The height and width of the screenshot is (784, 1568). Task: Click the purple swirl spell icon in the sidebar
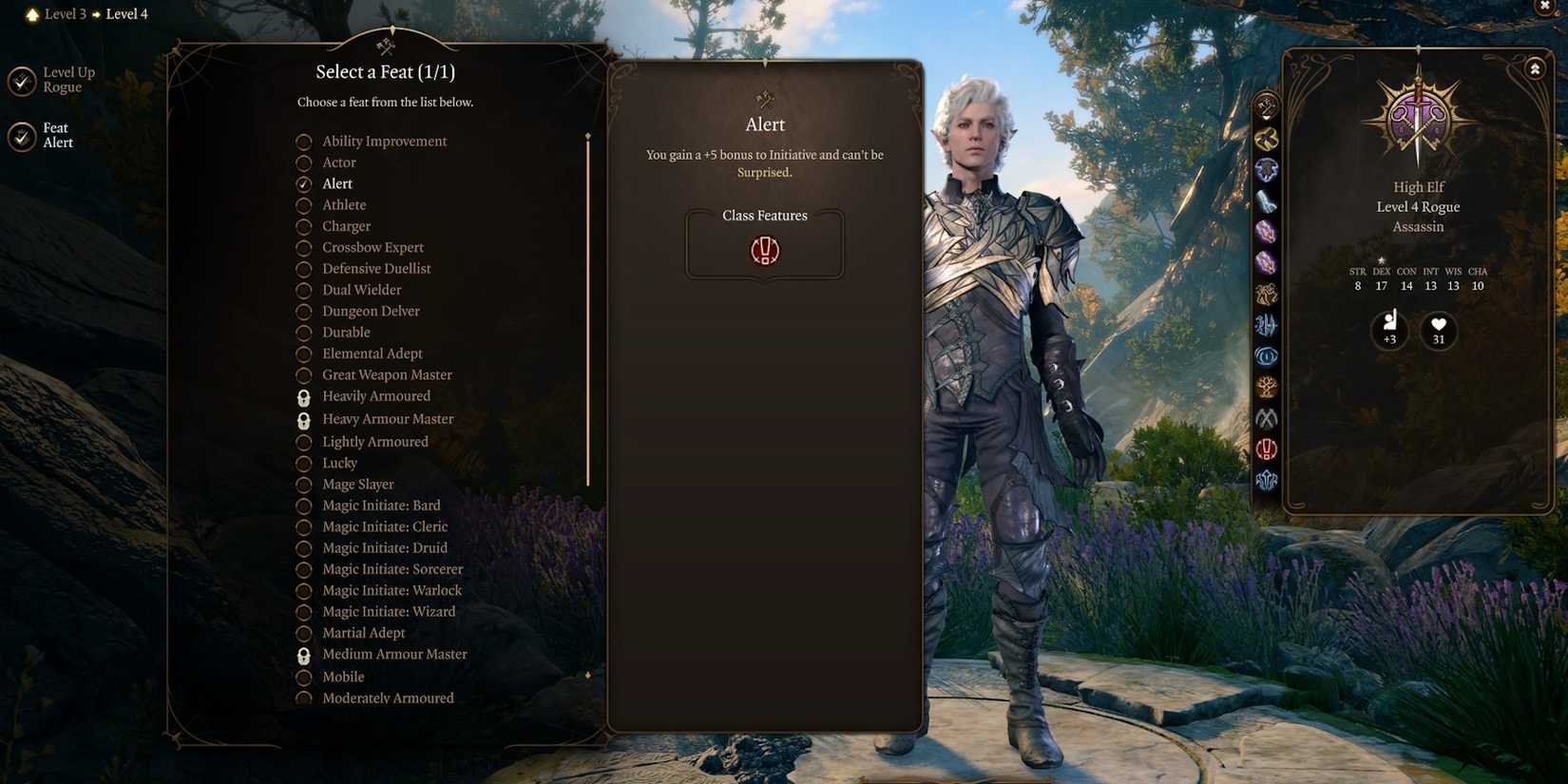pyautogui.click(x=1265, y=231)
